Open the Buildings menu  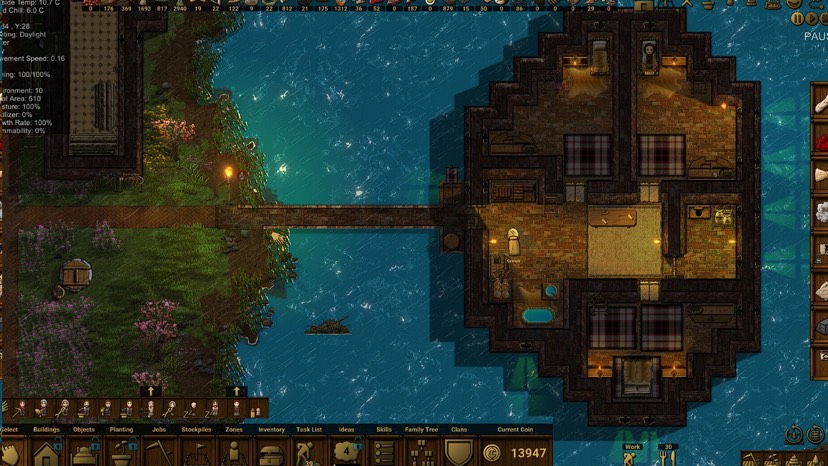(46, 452)
